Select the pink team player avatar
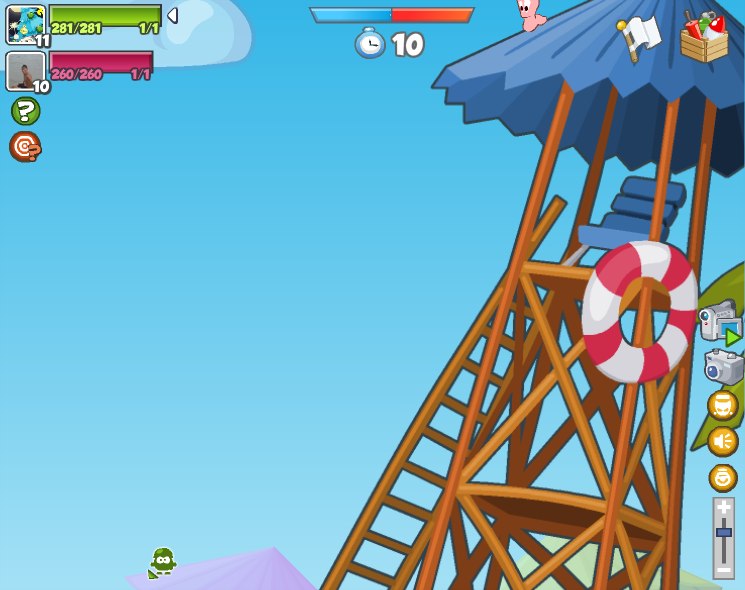745x590 pixels. click(x=25, y=71)
